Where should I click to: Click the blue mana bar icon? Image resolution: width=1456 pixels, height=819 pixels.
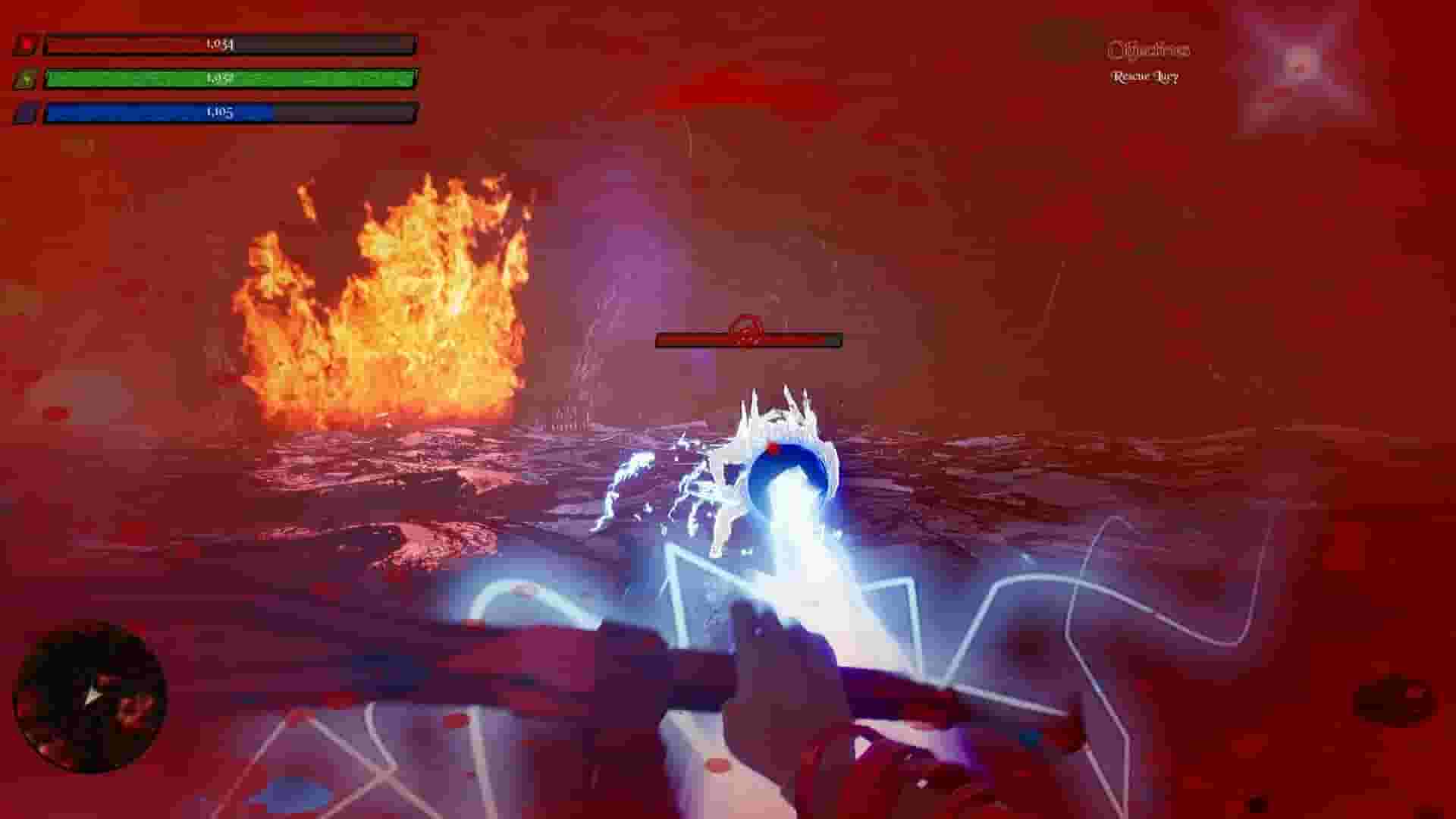25,112
